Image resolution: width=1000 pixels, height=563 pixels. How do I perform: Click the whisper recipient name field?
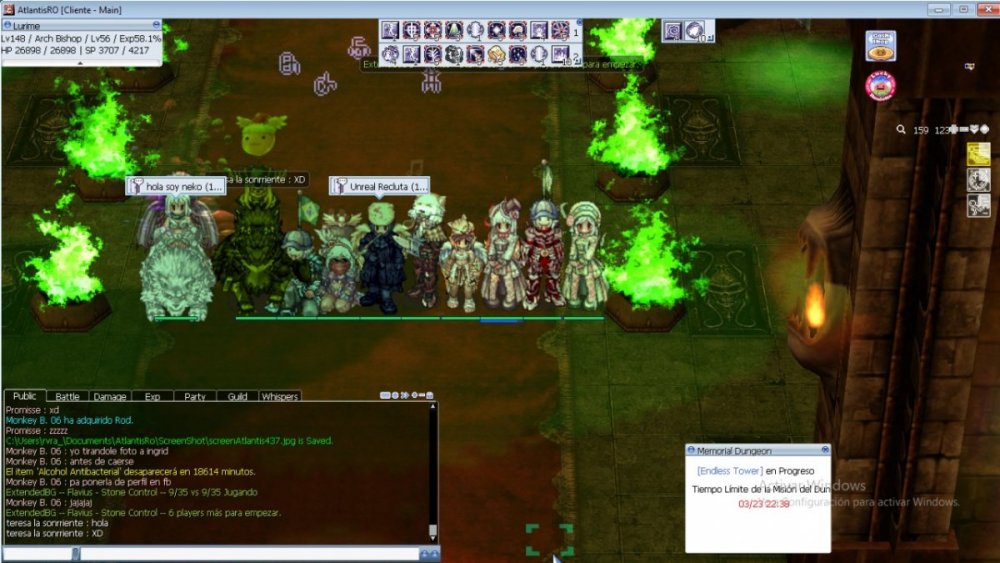[38, 553]
